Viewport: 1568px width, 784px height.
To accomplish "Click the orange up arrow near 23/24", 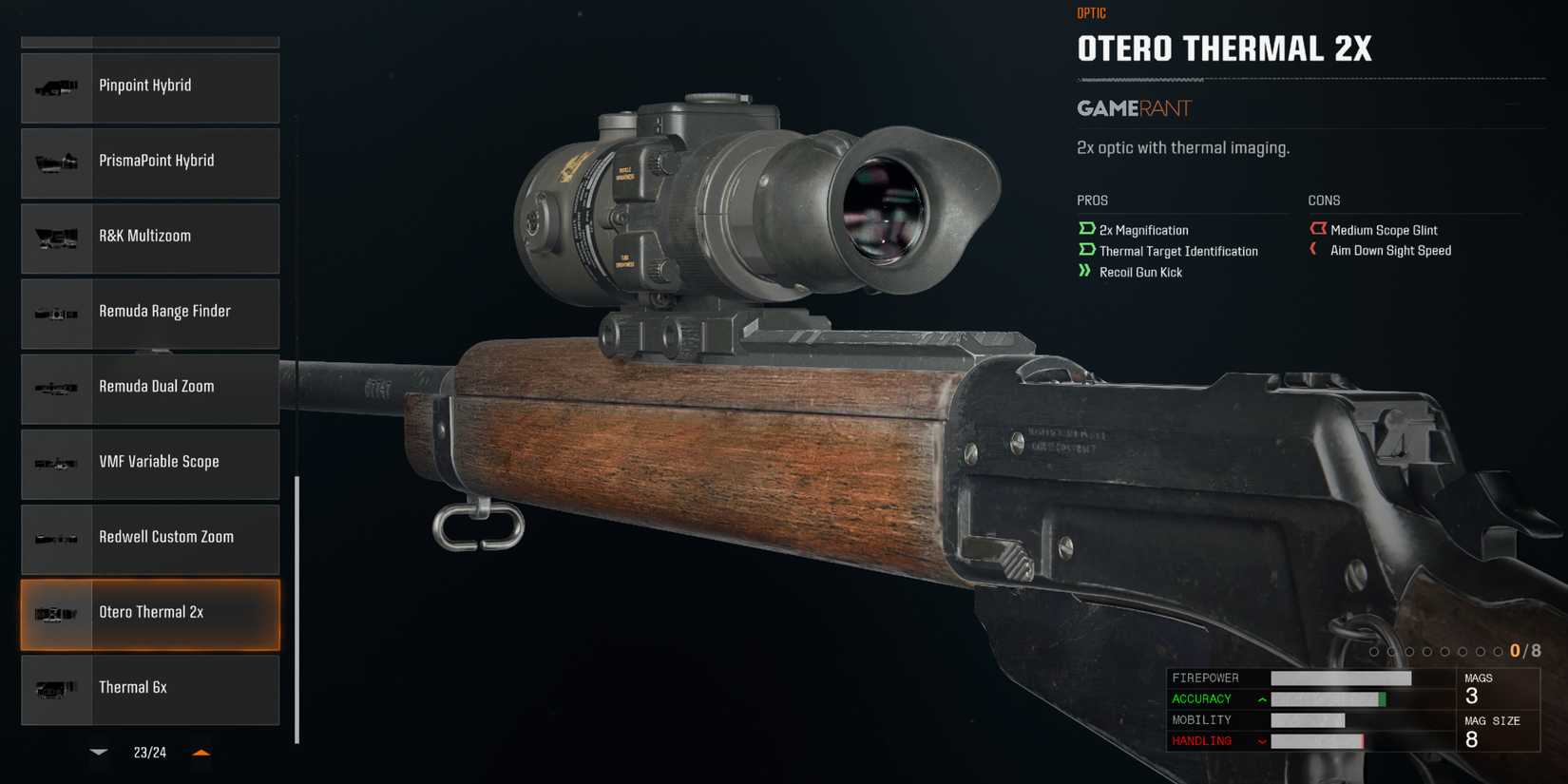I will [x=201, y=751].
